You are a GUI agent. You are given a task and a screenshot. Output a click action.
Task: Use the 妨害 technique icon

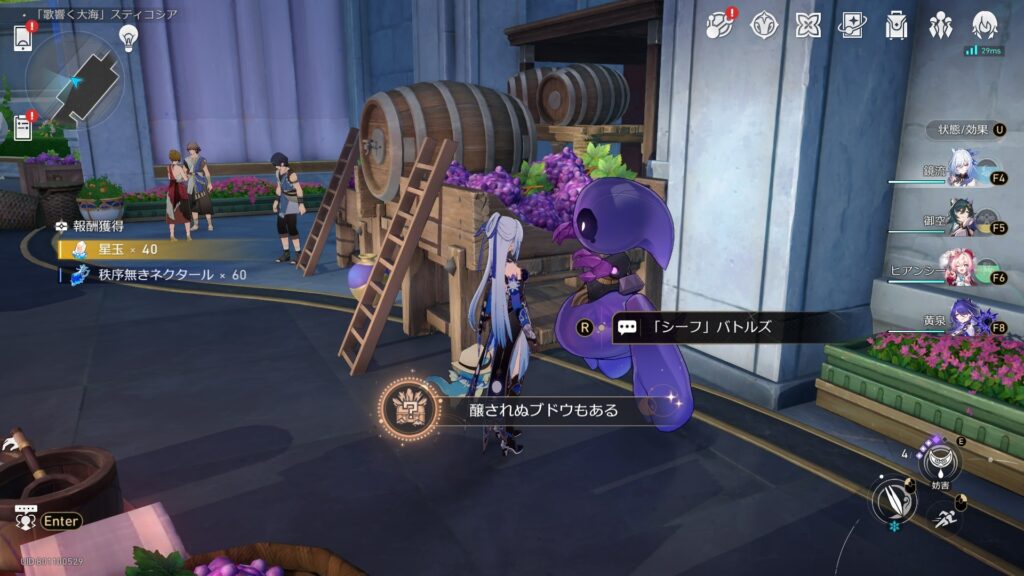coord(940,462)
